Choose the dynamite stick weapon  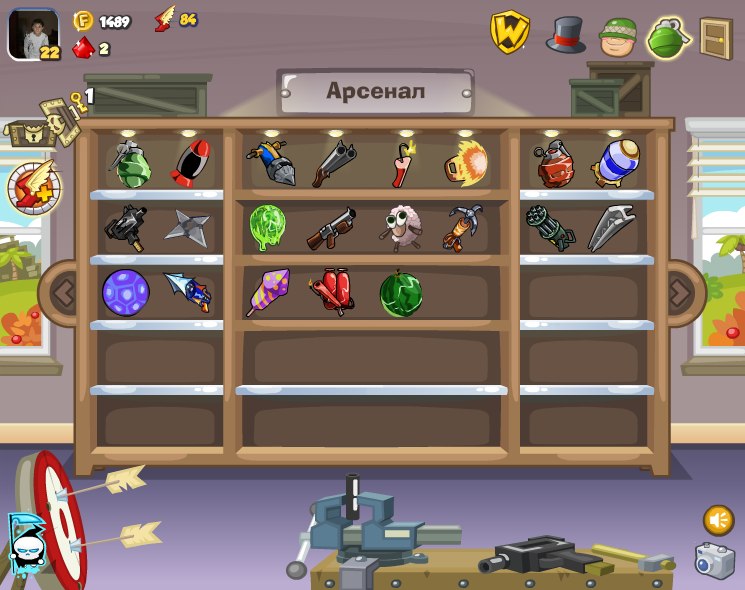(402, 163)
